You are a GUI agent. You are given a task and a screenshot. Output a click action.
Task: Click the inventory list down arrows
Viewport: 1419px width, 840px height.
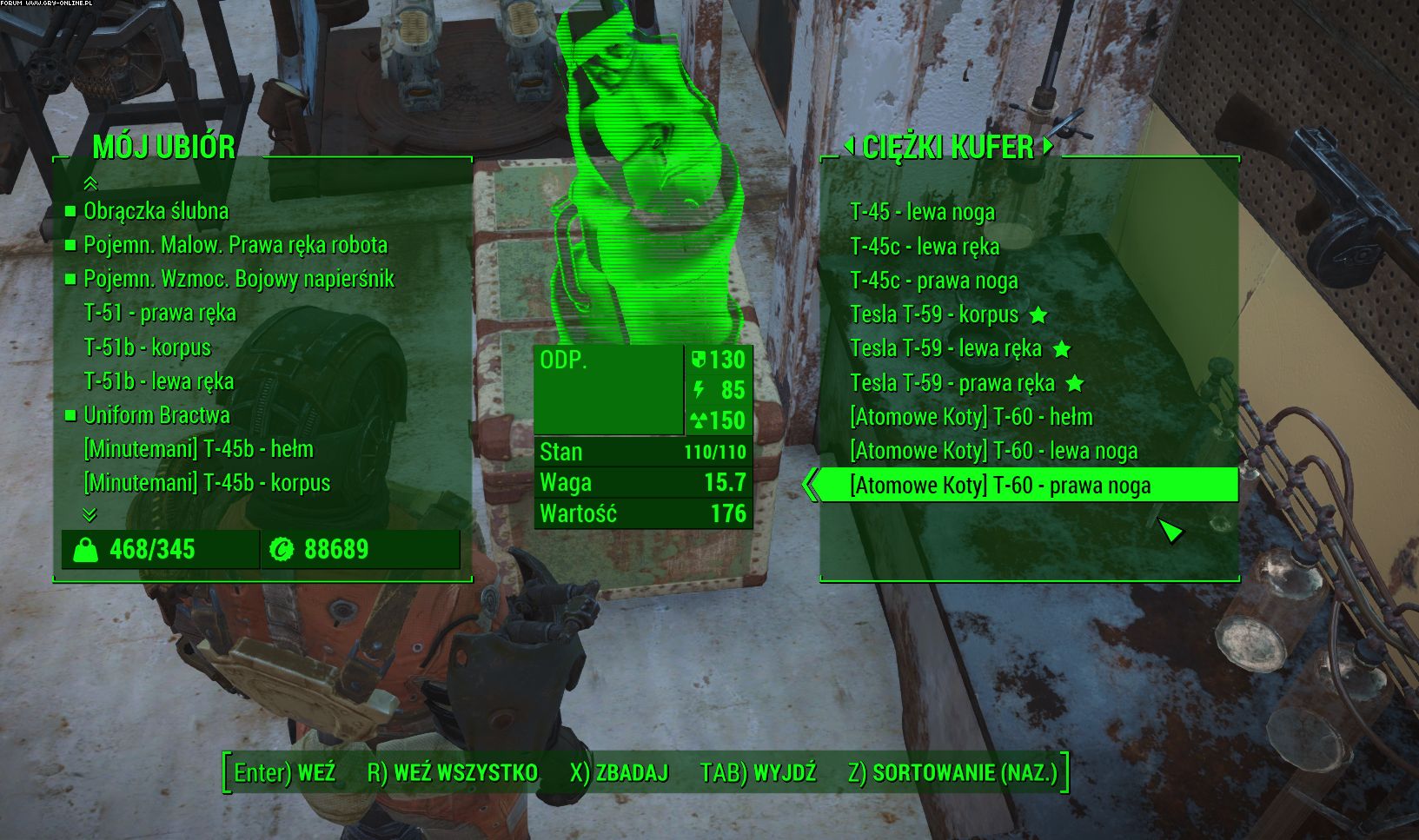tap(89, 515)
